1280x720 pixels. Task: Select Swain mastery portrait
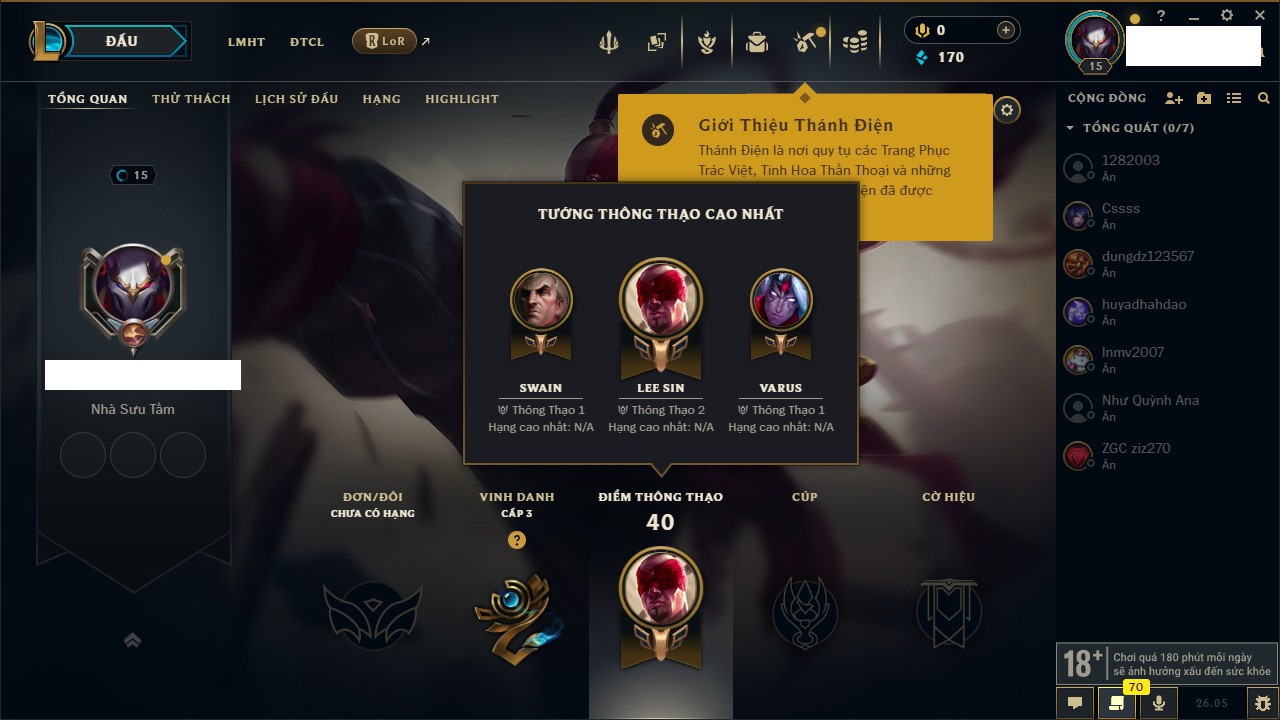click(x=541, y=298)
